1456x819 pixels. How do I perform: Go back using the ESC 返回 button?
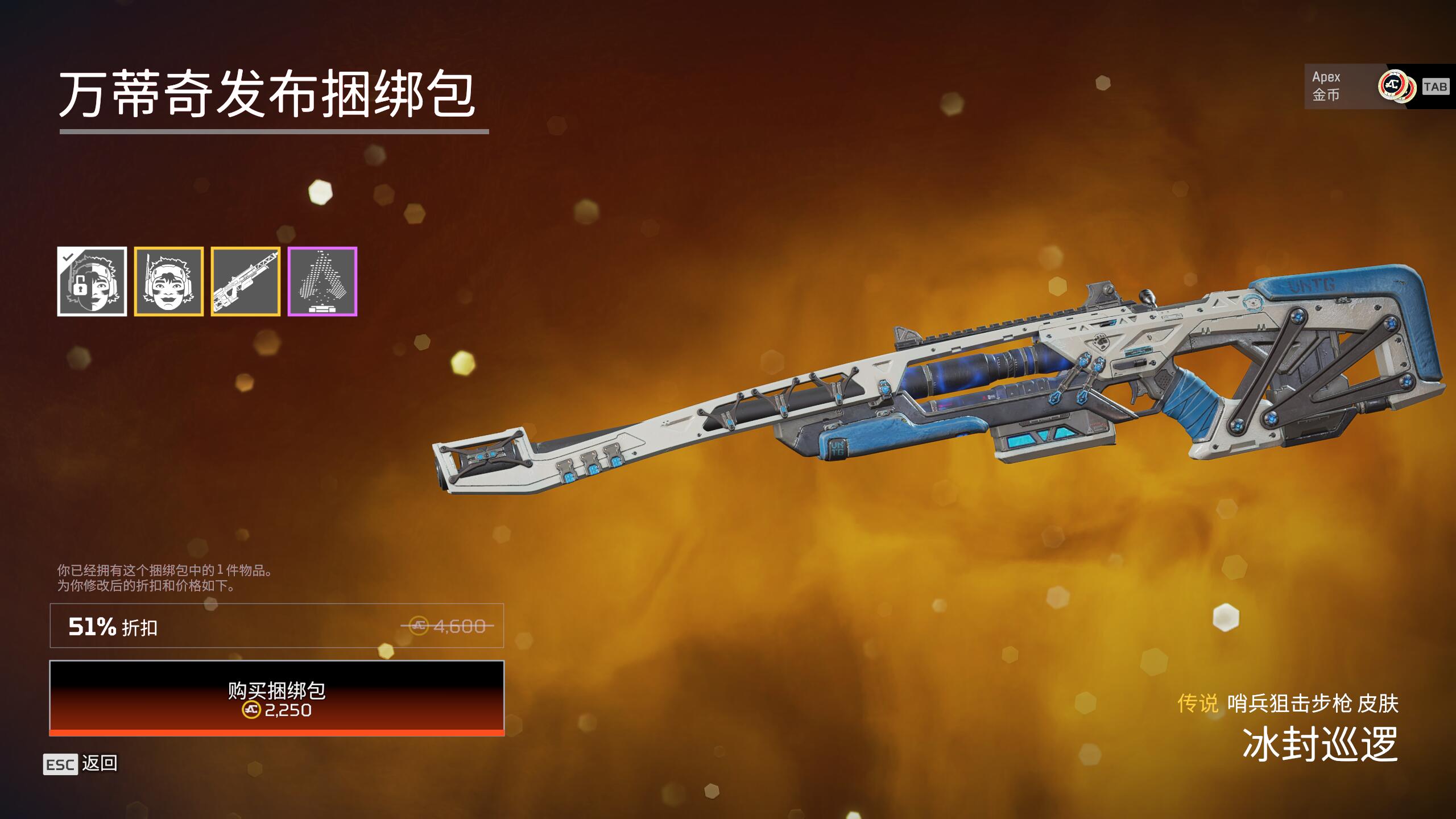tap(81, 764)
